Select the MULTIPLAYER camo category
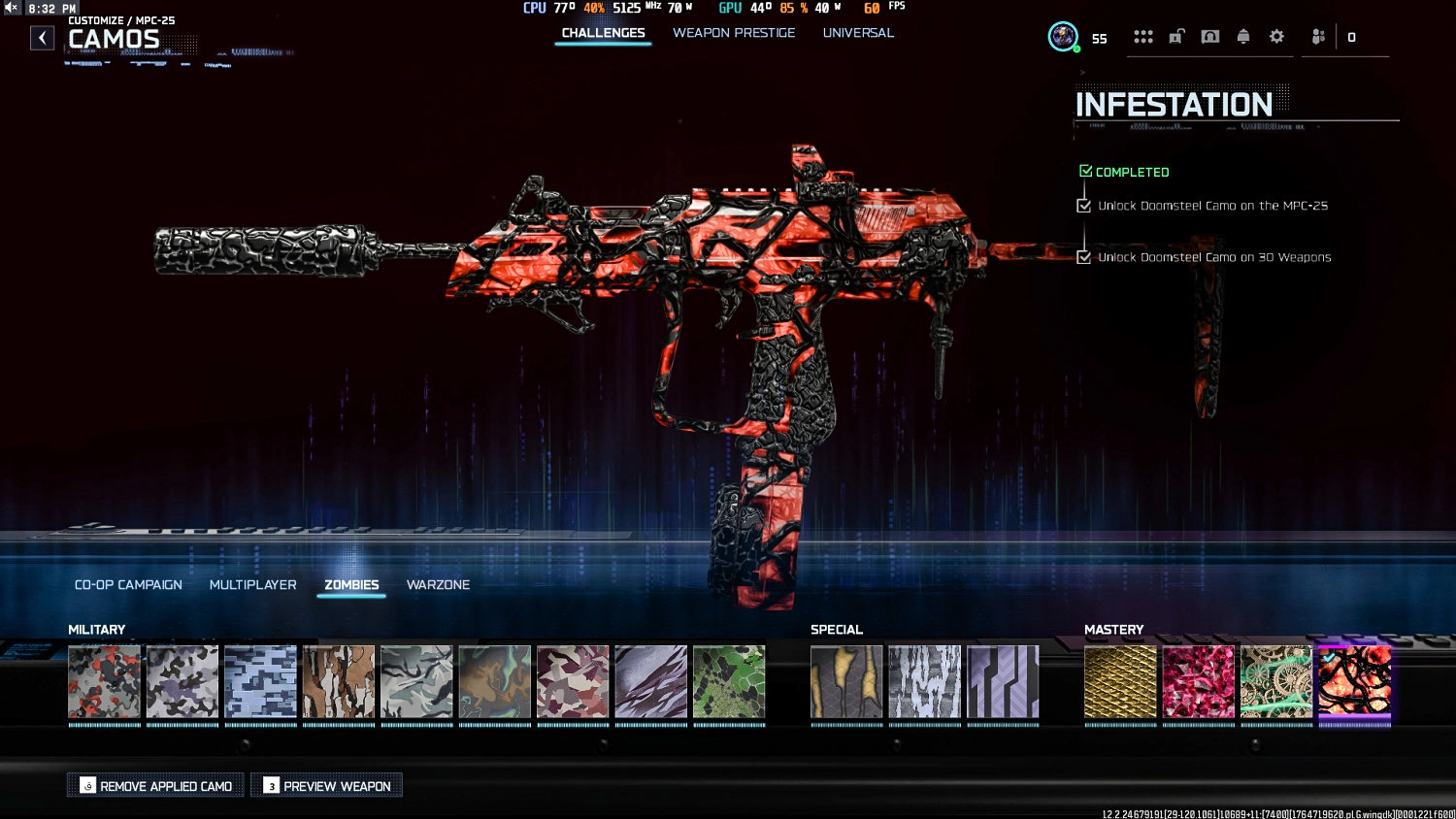Image resolution: width=1456 pixels, height=819 pixels. pyautogui.click(x=252, y=585)
